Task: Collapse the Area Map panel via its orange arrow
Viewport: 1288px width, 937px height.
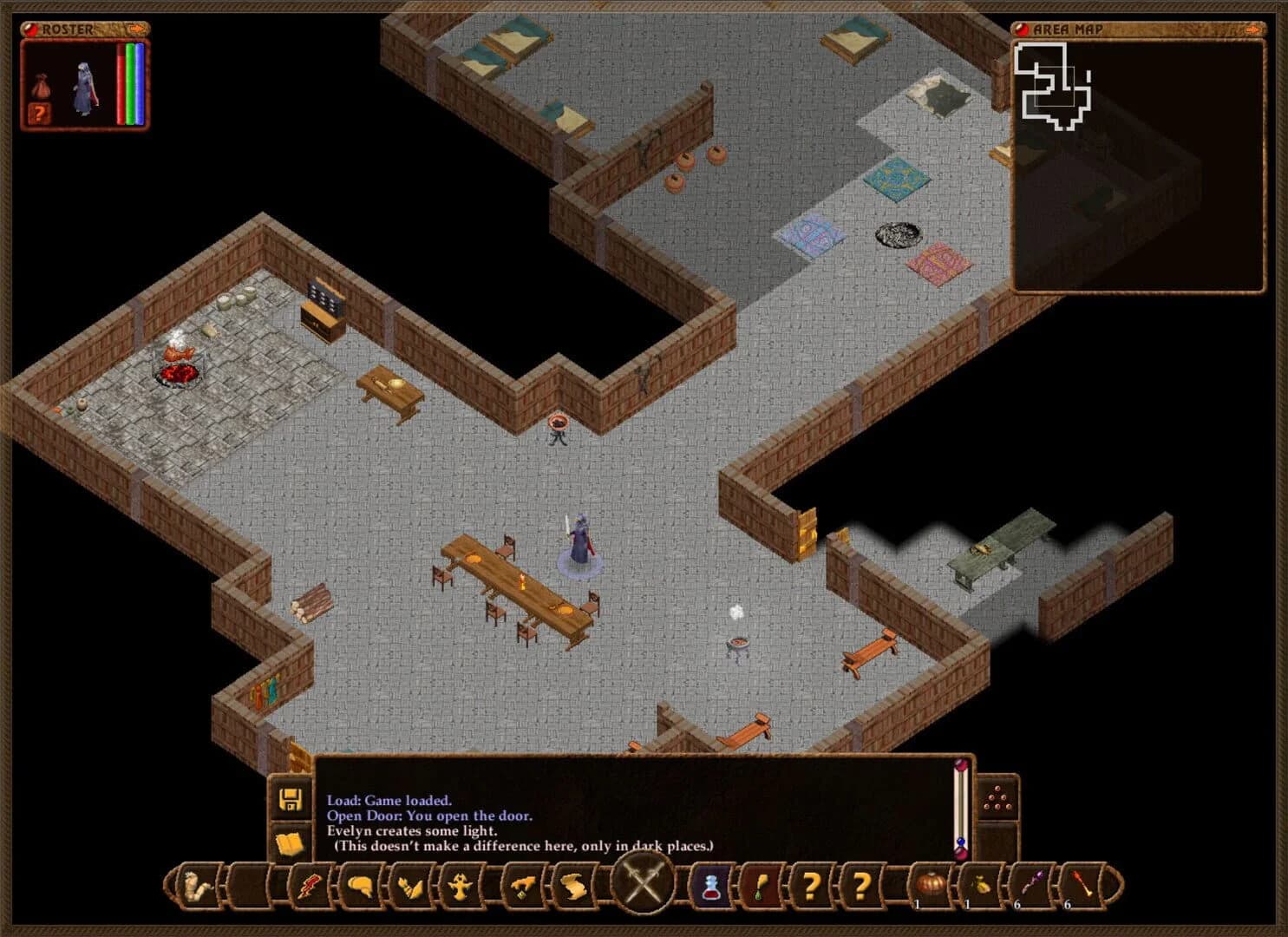Action: pyautogui.click(x=1252, y=29)
